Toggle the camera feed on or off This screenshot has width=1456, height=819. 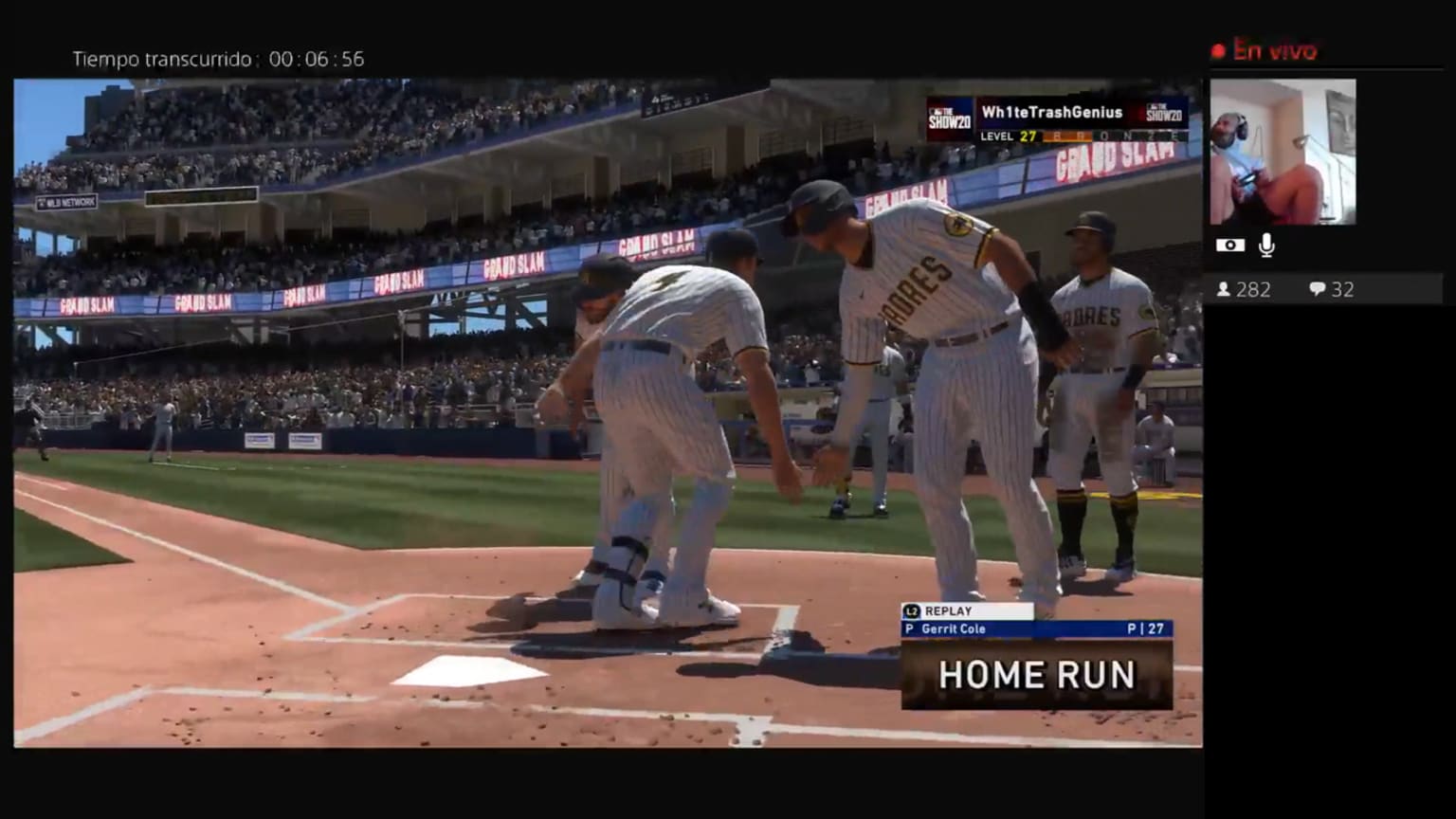1229,245
